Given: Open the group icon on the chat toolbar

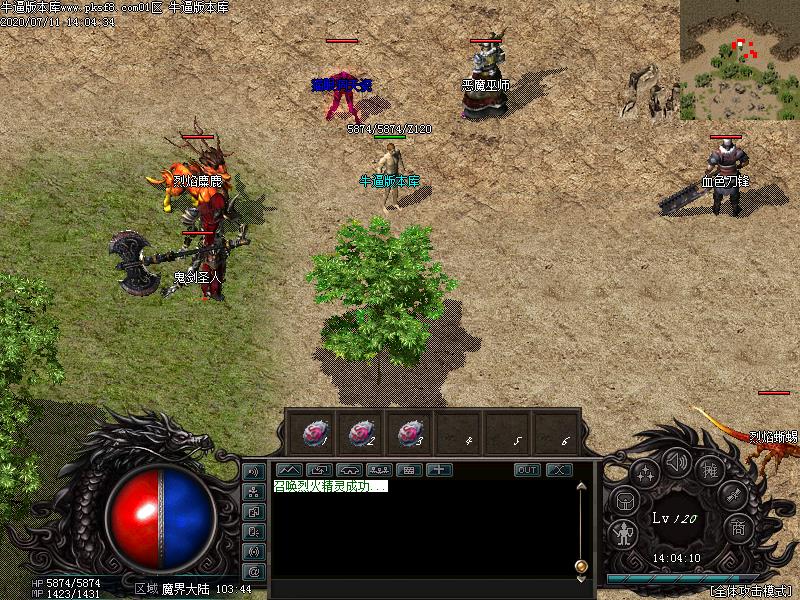Looking at the screenshot, I should pyautogui.click(x=378, y=469).
